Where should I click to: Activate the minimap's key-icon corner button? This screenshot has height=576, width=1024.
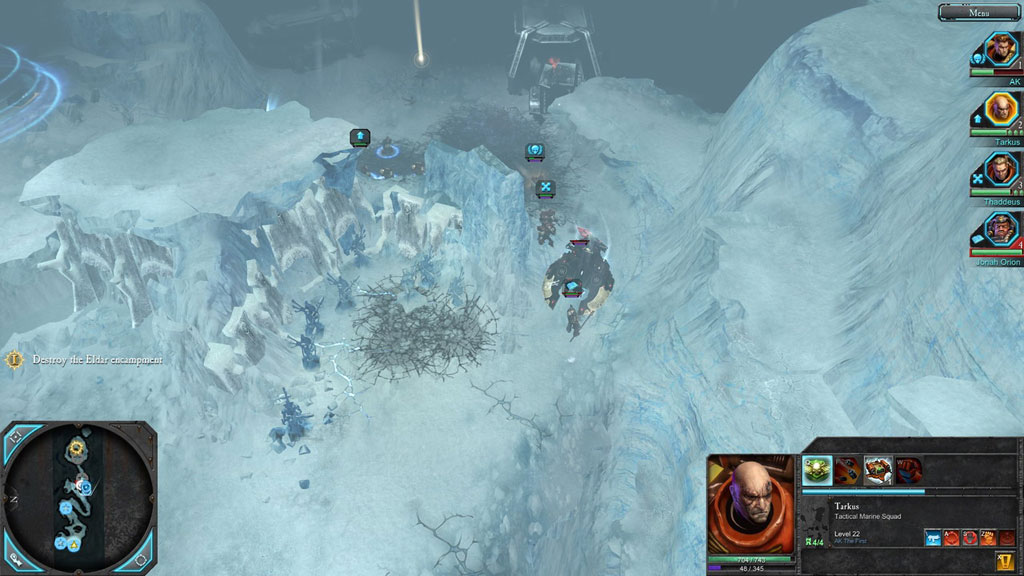[x=15, y=556]
